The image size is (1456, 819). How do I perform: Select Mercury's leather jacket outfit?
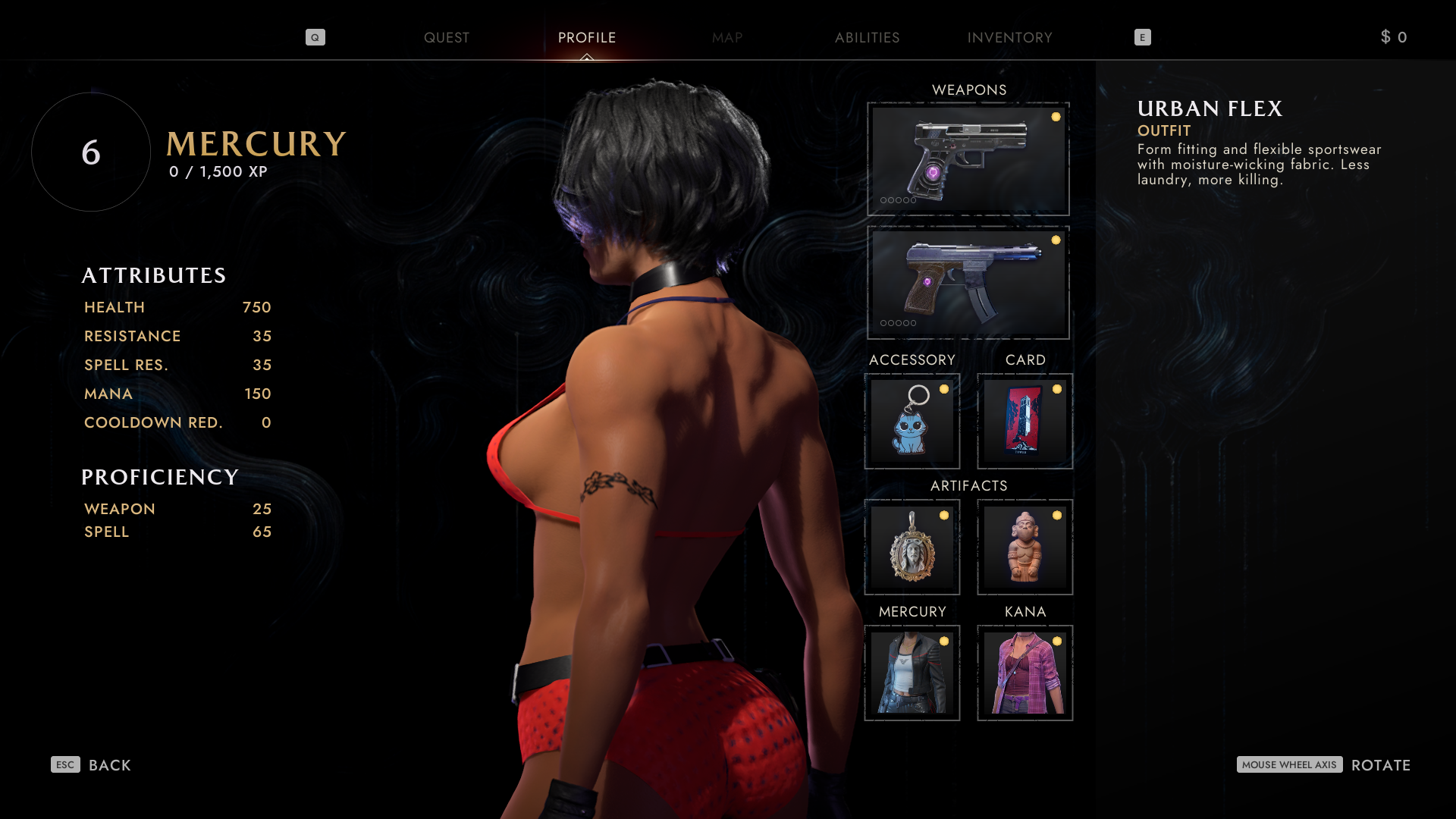click(912, 673)
